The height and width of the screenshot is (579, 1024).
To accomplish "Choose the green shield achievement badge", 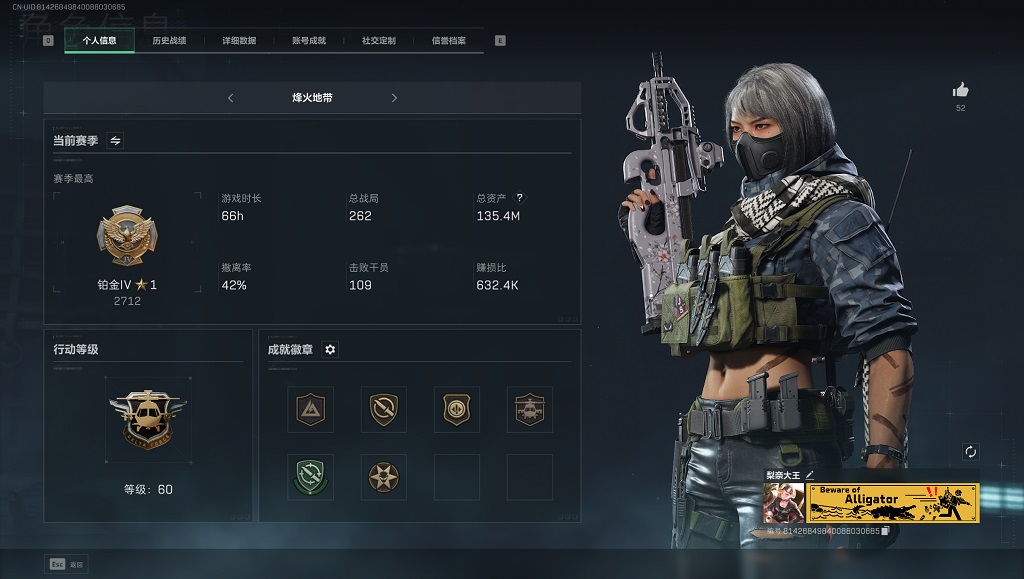I will coord(310,477).
